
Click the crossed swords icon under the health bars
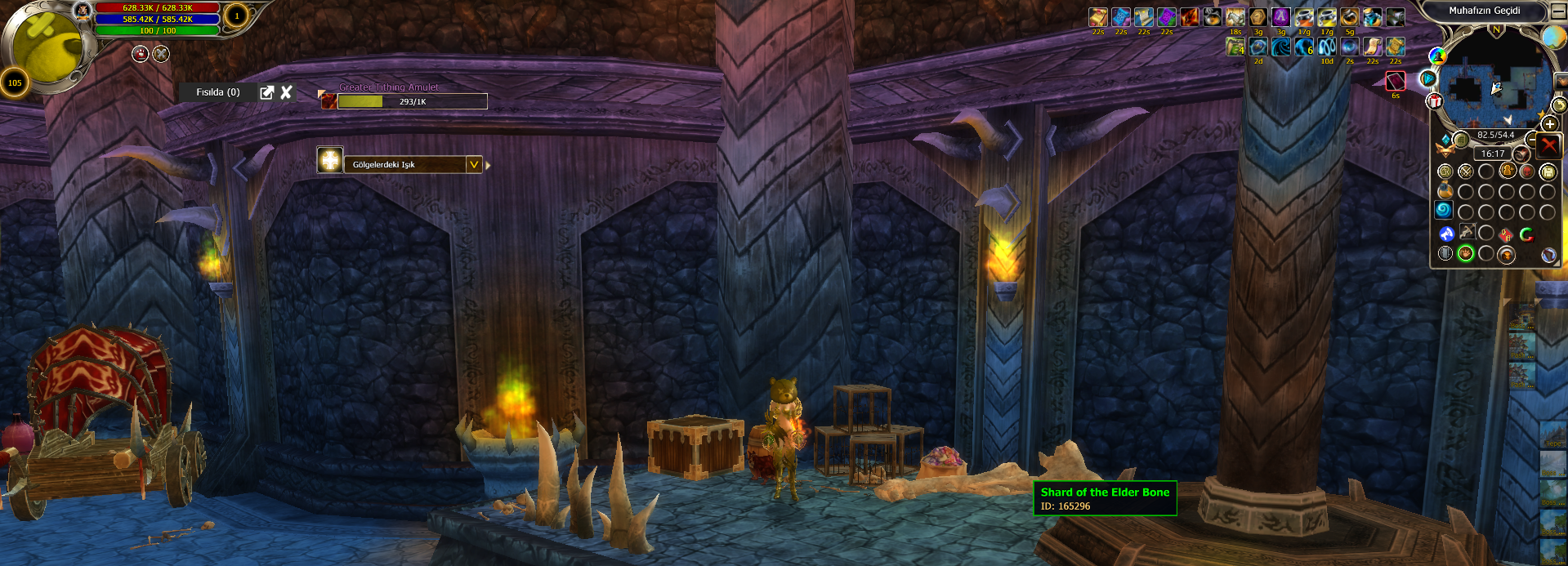(x=161, y=54)
